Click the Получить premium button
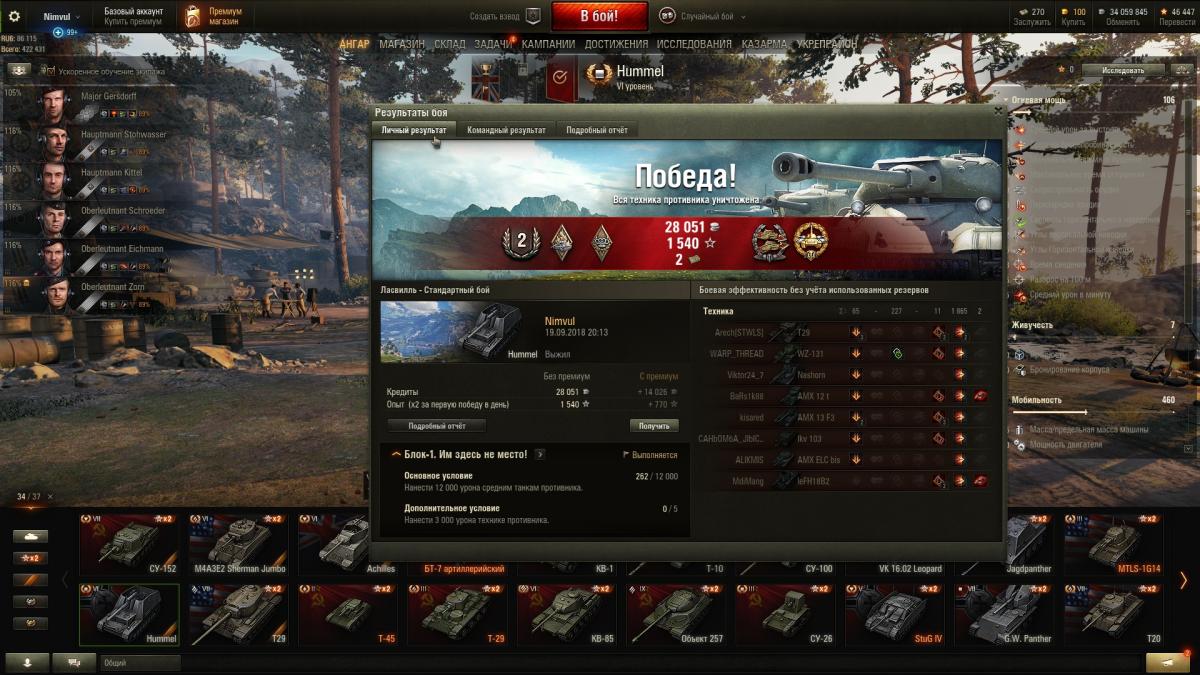 [654, 425]
